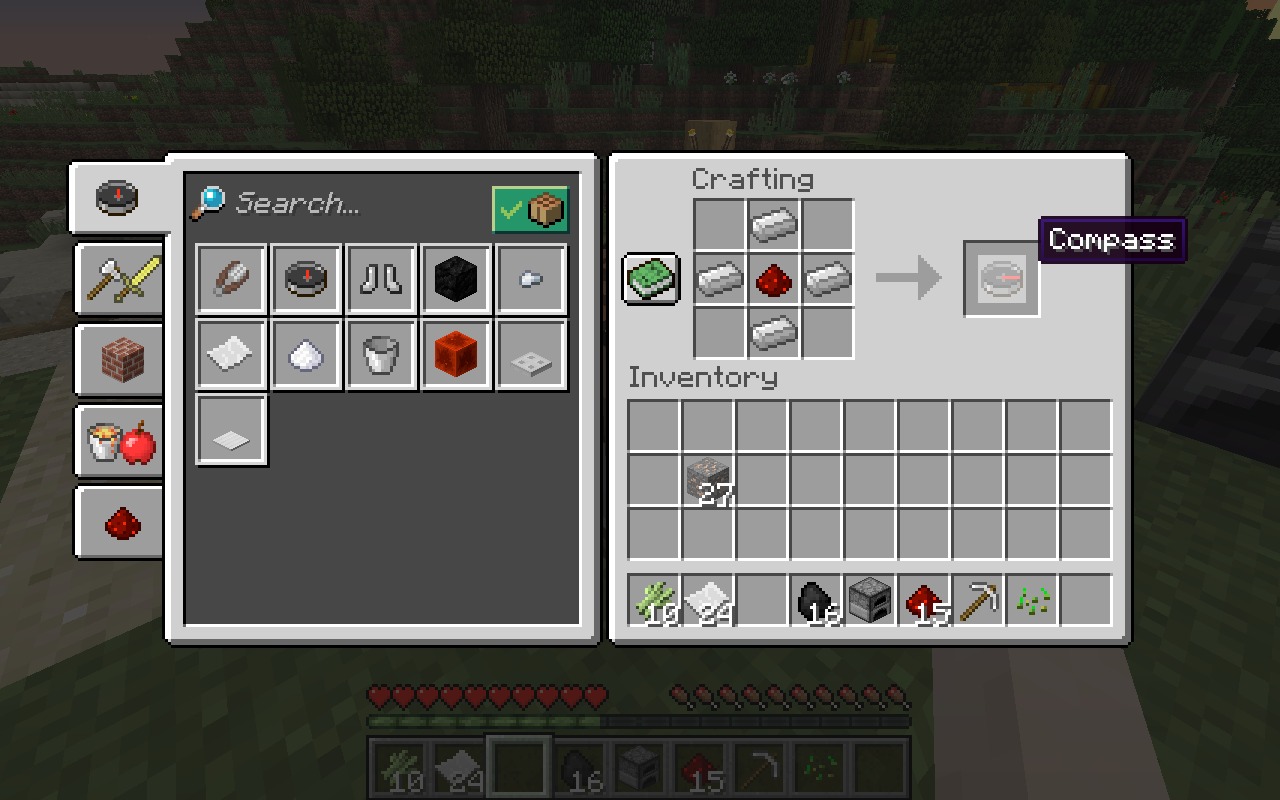
Task: Switch to the axe and sword tools tab
Action: tap(121, 278)
